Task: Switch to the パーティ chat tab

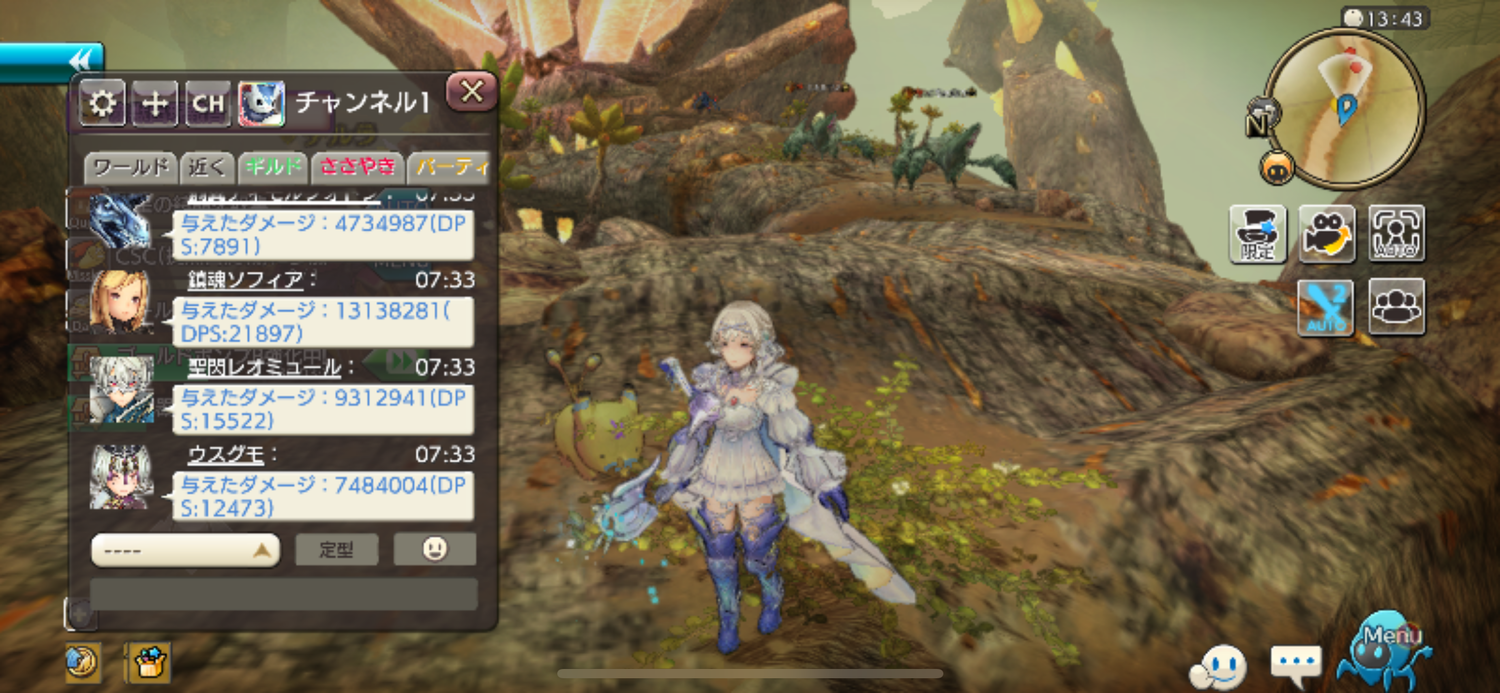Action: pos(451,167)
